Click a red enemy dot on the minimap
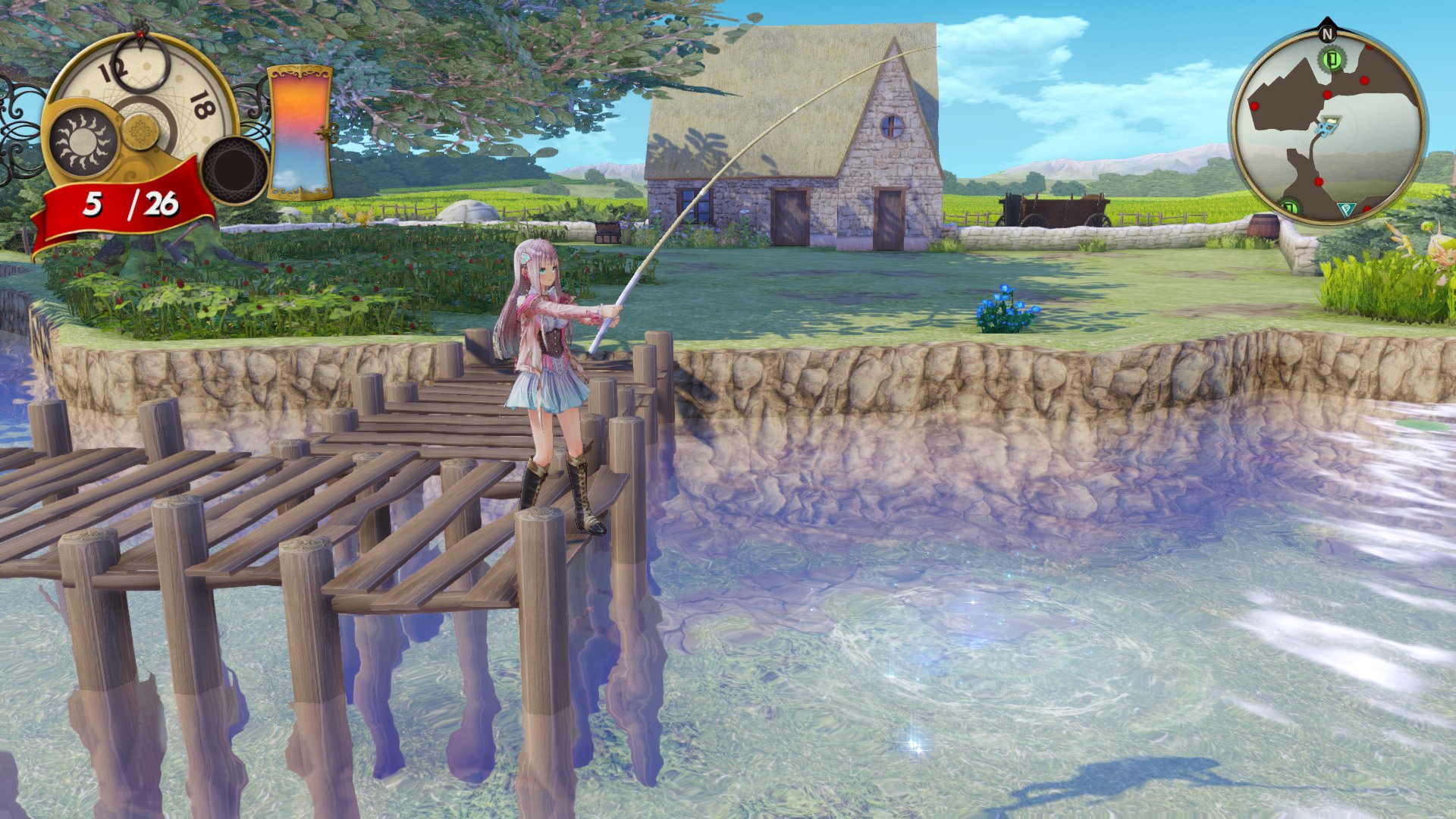1456x819 pixels. pos(1365,80)
